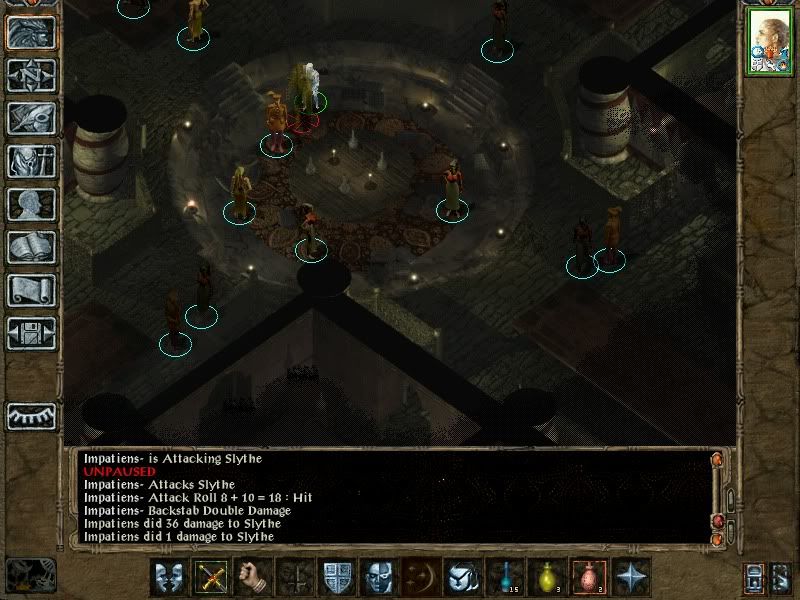Click the shield guard action icon
The width and height of the screenshot is (800, 600).
pyautogui.click(x=337, y=577)
